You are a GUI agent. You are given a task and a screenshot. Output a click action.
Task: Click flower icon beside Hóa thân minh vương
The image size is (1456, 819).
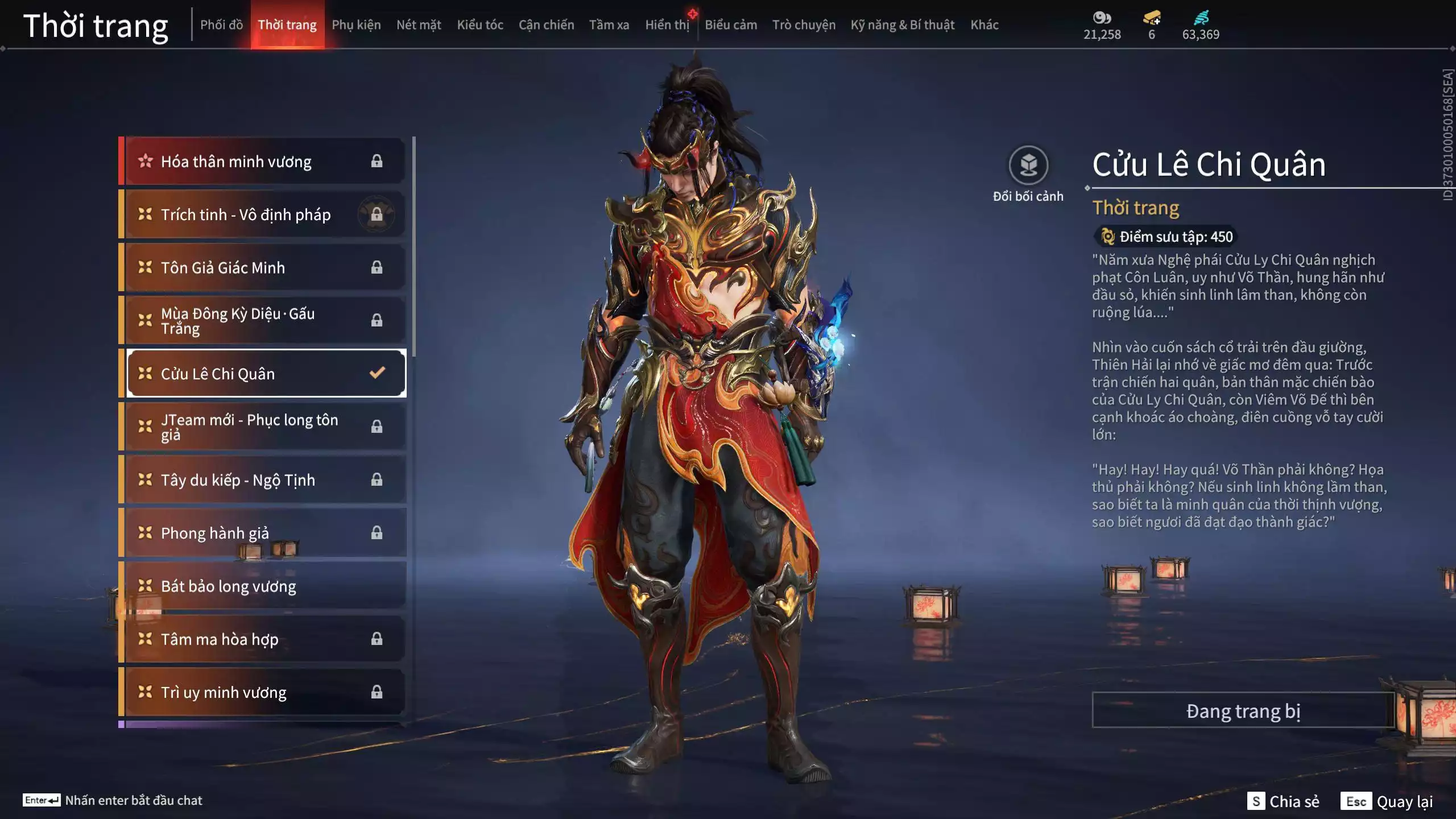tap(145, 161)
